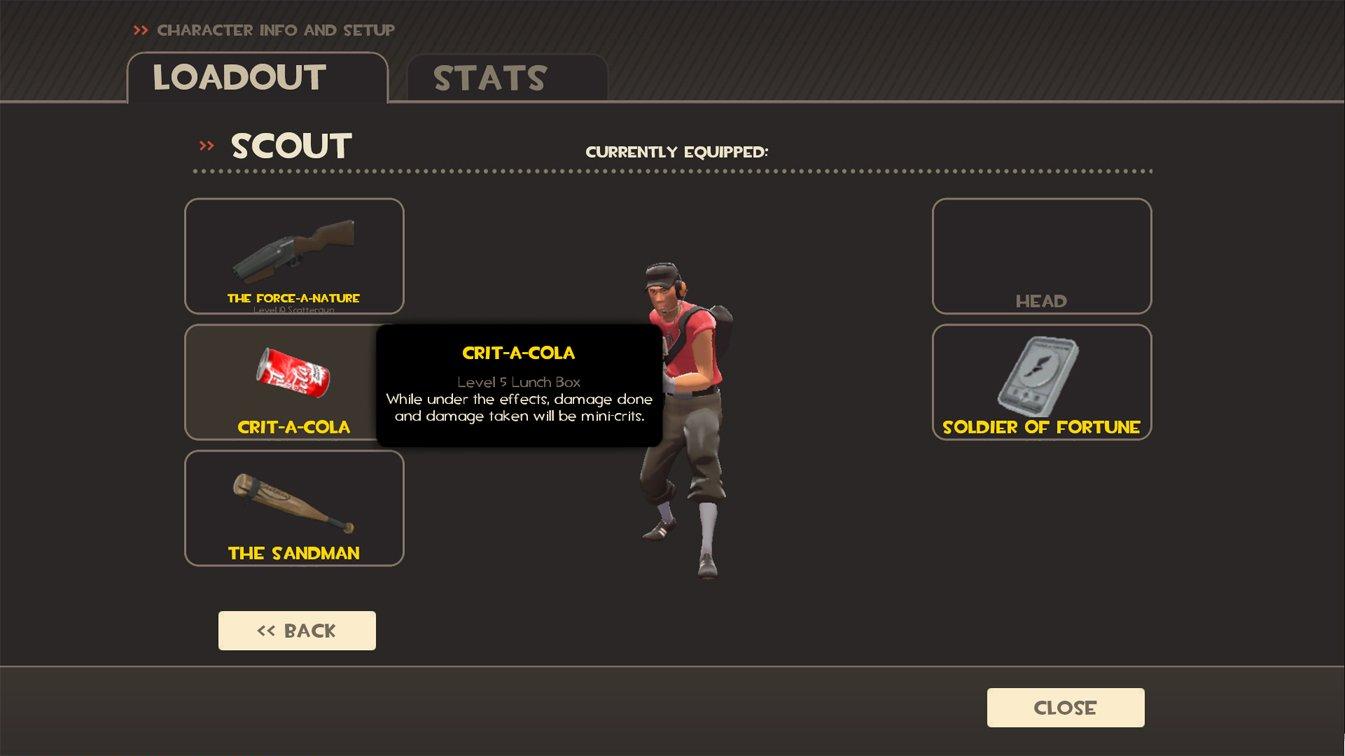Open the Soldier of Fortune slot
Viewport: 1345px width, 756px height.
[1041, 382]
